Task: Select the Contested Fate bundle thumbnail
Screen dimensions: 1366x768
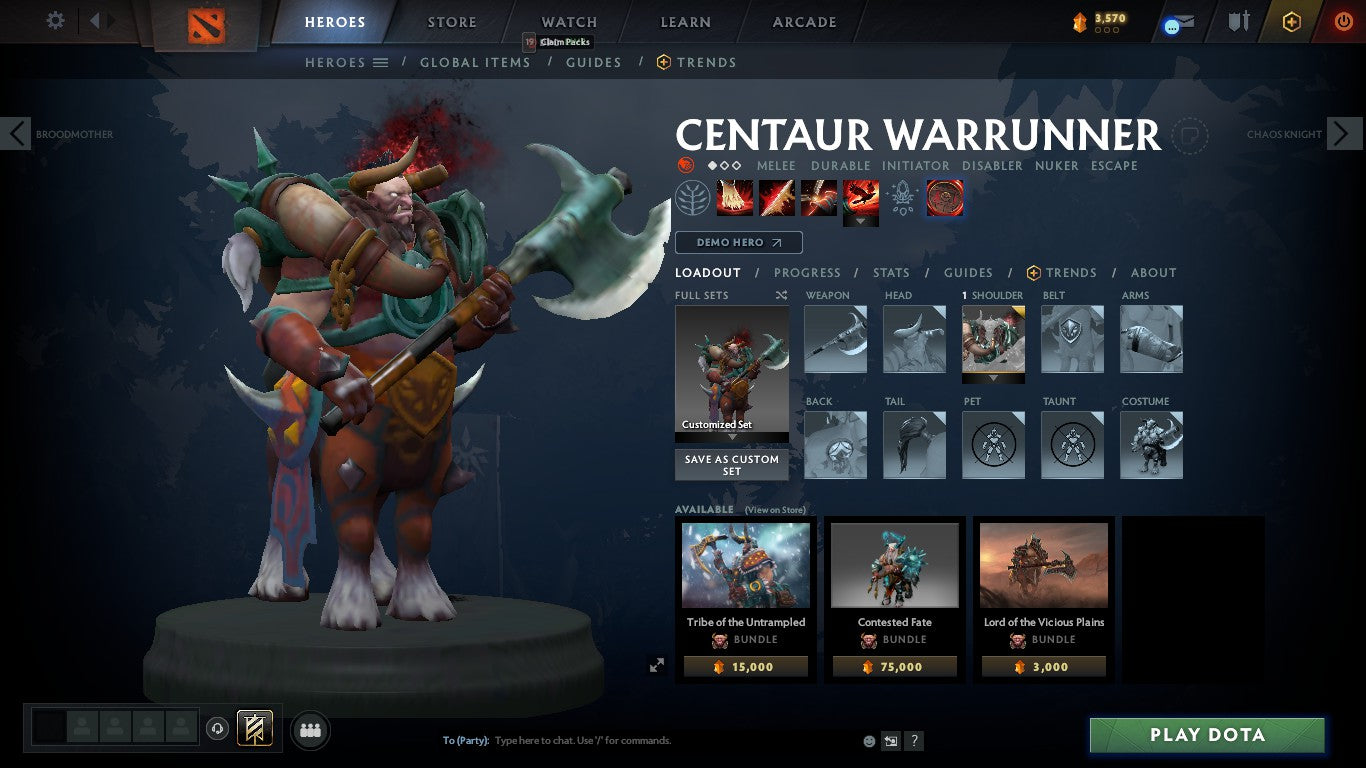Action: coord(893,565)
